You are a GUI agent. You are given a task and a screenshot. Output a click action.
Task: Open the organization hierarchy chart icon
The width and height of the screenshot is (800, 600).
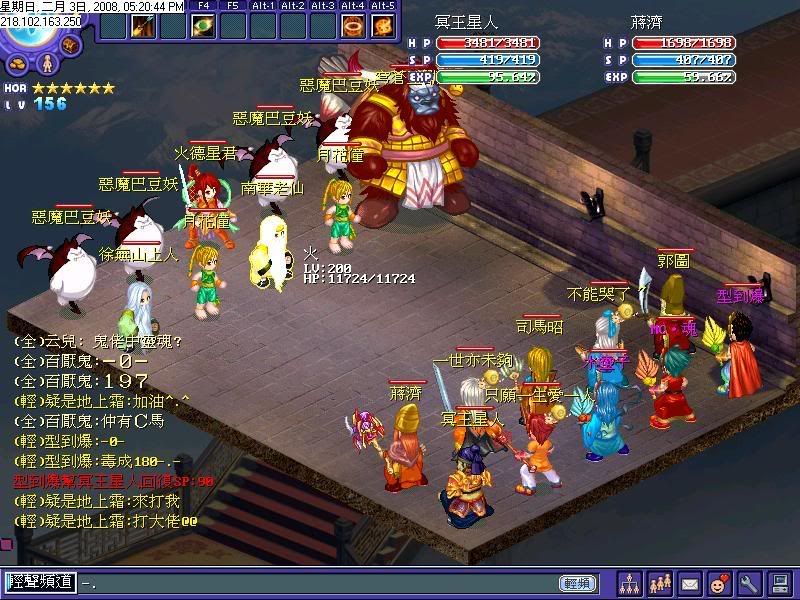[630, 582]
